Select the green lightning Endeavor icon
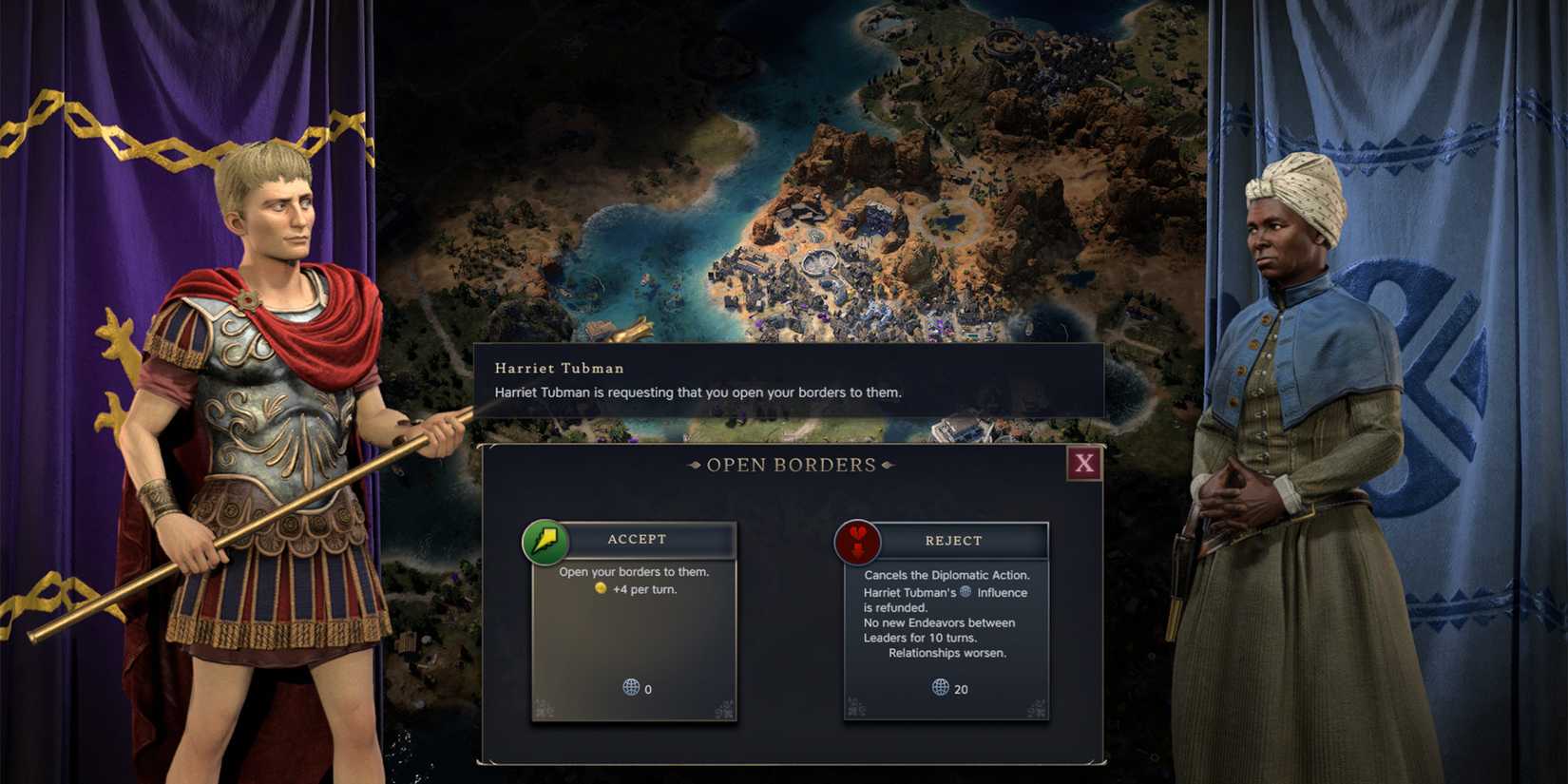This screenshot has height=784, width=1568. (x=546, y=542)
